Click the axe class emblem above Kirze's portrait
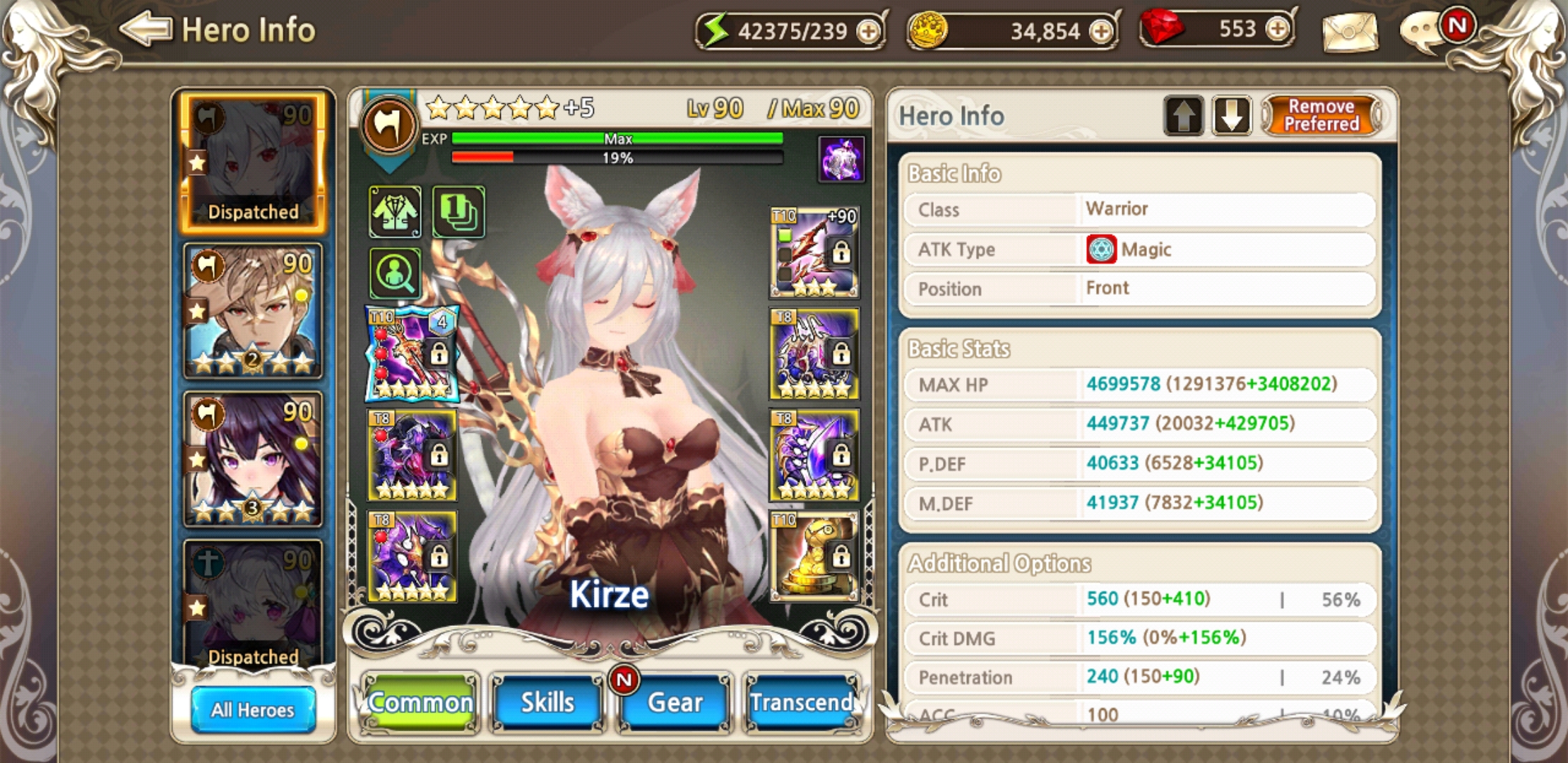This screenshot has height=763, width=1568. pos(389,124)
